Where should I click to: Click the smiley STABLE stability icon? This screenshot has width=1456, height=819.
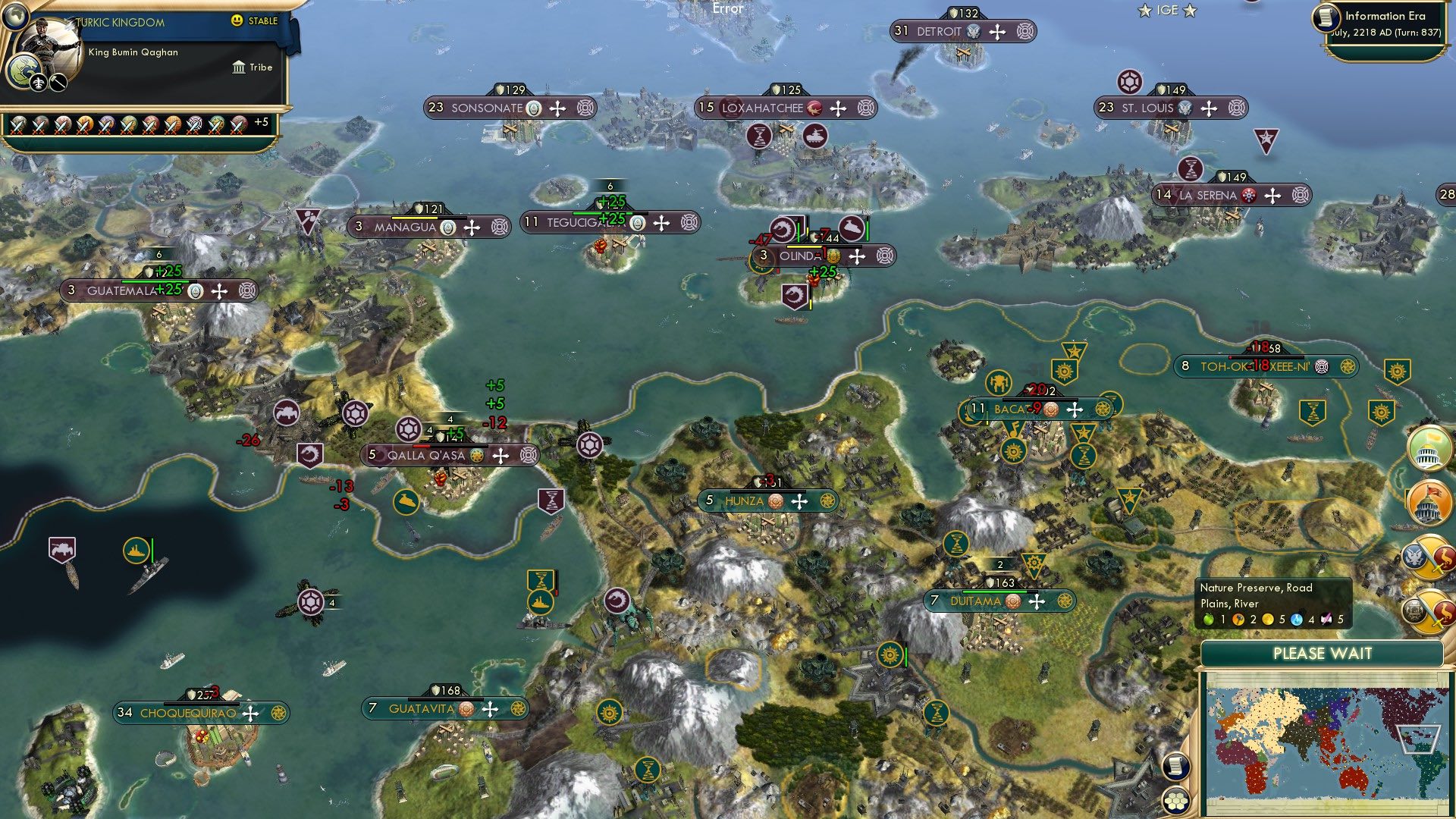[x=238, y=21]
